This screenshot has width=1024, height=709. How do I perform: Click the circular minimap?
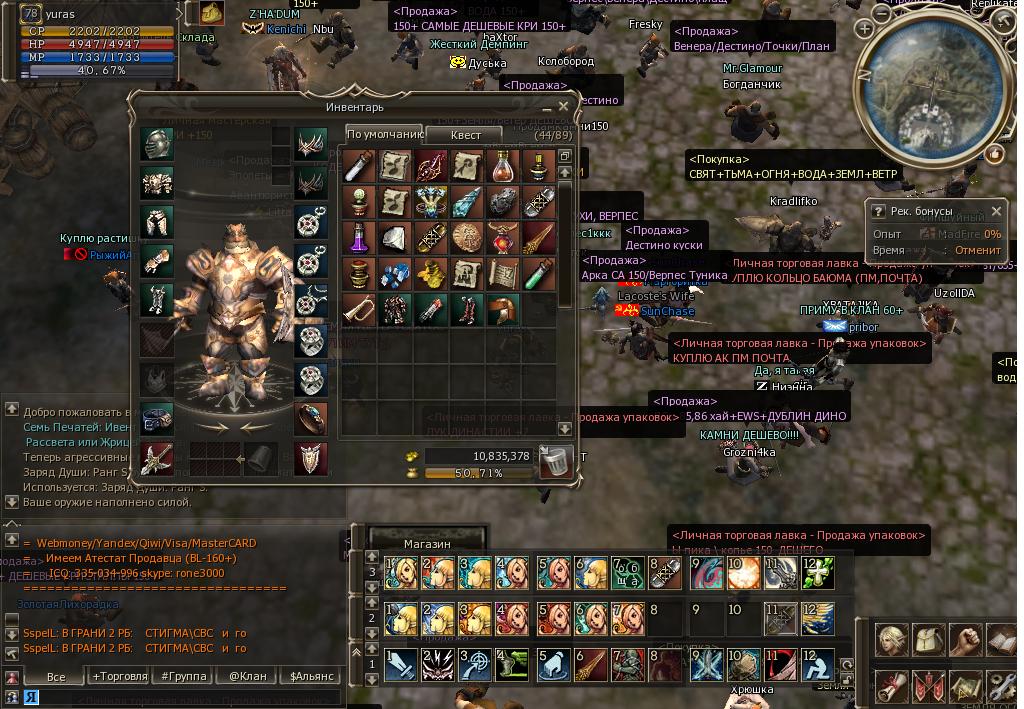coord(921,87)
